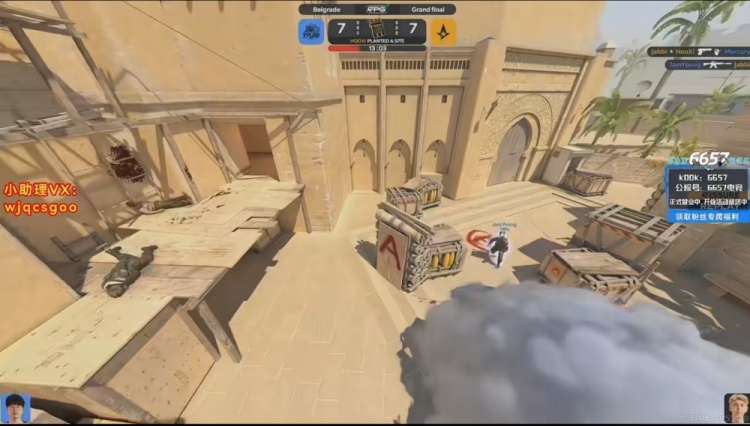750x426 pixels.
Task: Select the bottom-right player portrait
Action: pos(737,408)
